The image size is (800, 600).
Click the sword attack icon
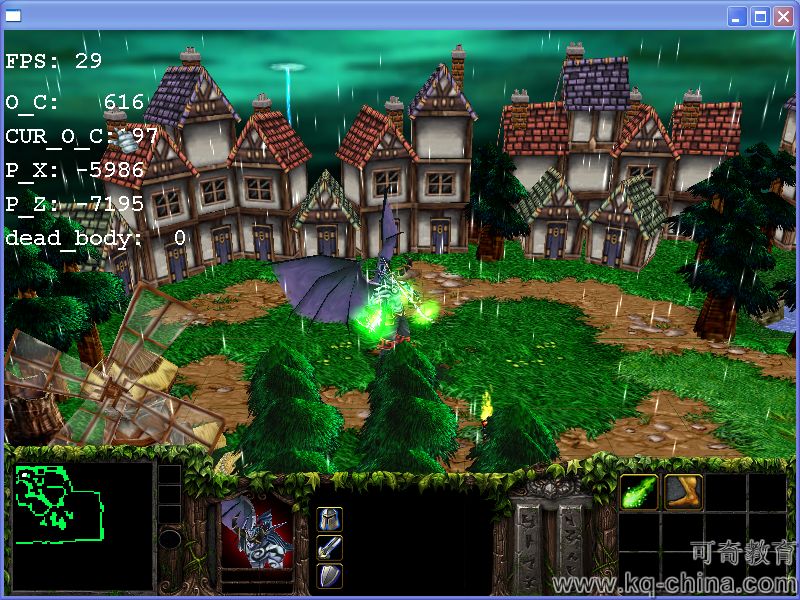coord(330,547)
